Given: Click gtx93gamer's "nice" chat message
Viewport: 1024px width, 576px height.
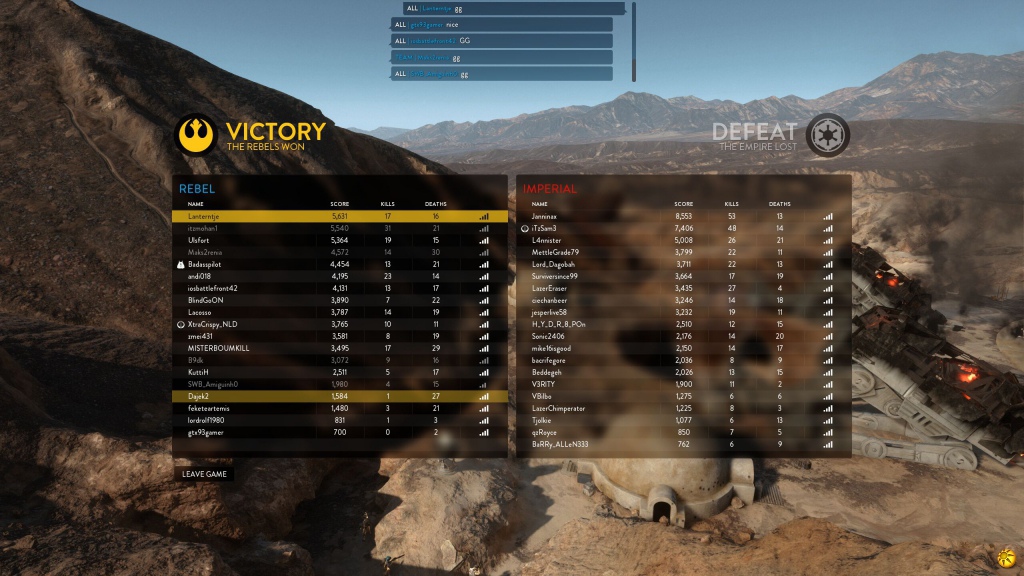Looking at the screenshot, I should pyautogui.click(x=500, y=24).
